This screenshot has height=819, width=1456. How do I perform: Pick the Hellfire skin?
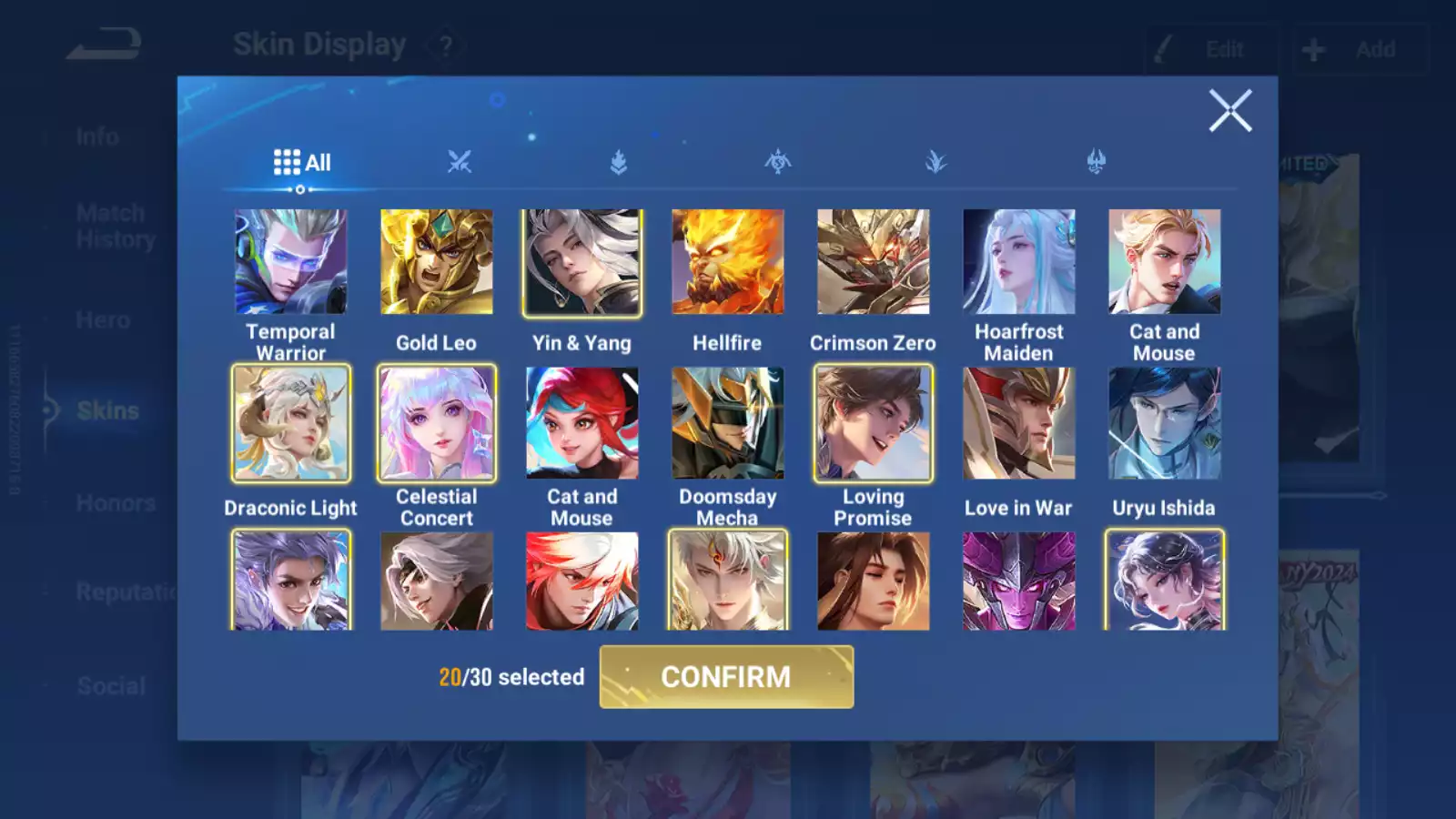[x=727, y=262]
